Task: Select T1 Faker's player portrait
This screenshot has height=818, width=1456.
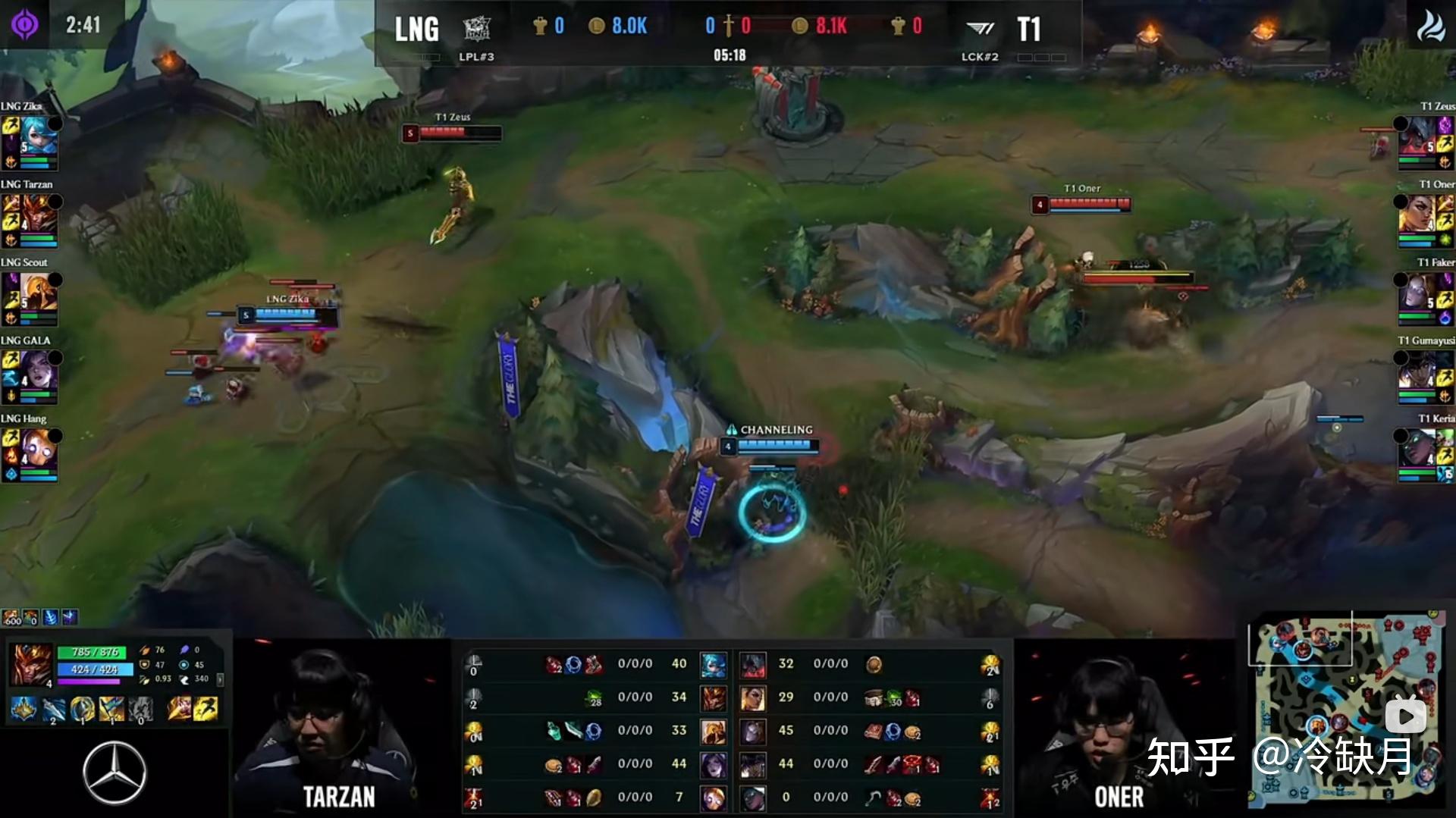Action: pos(1417,291)
